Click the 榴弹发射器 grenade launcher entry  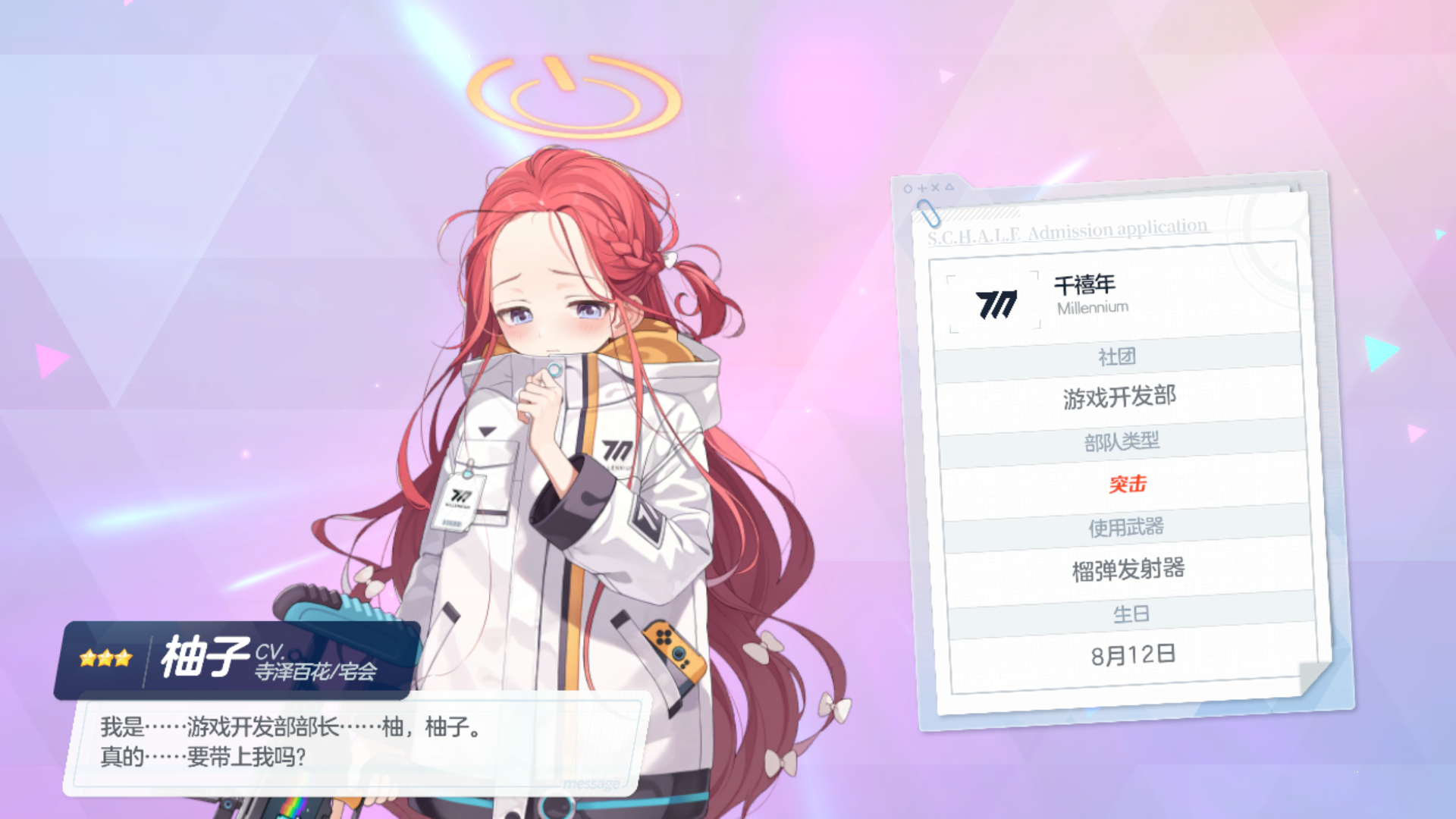(1130, 569)
